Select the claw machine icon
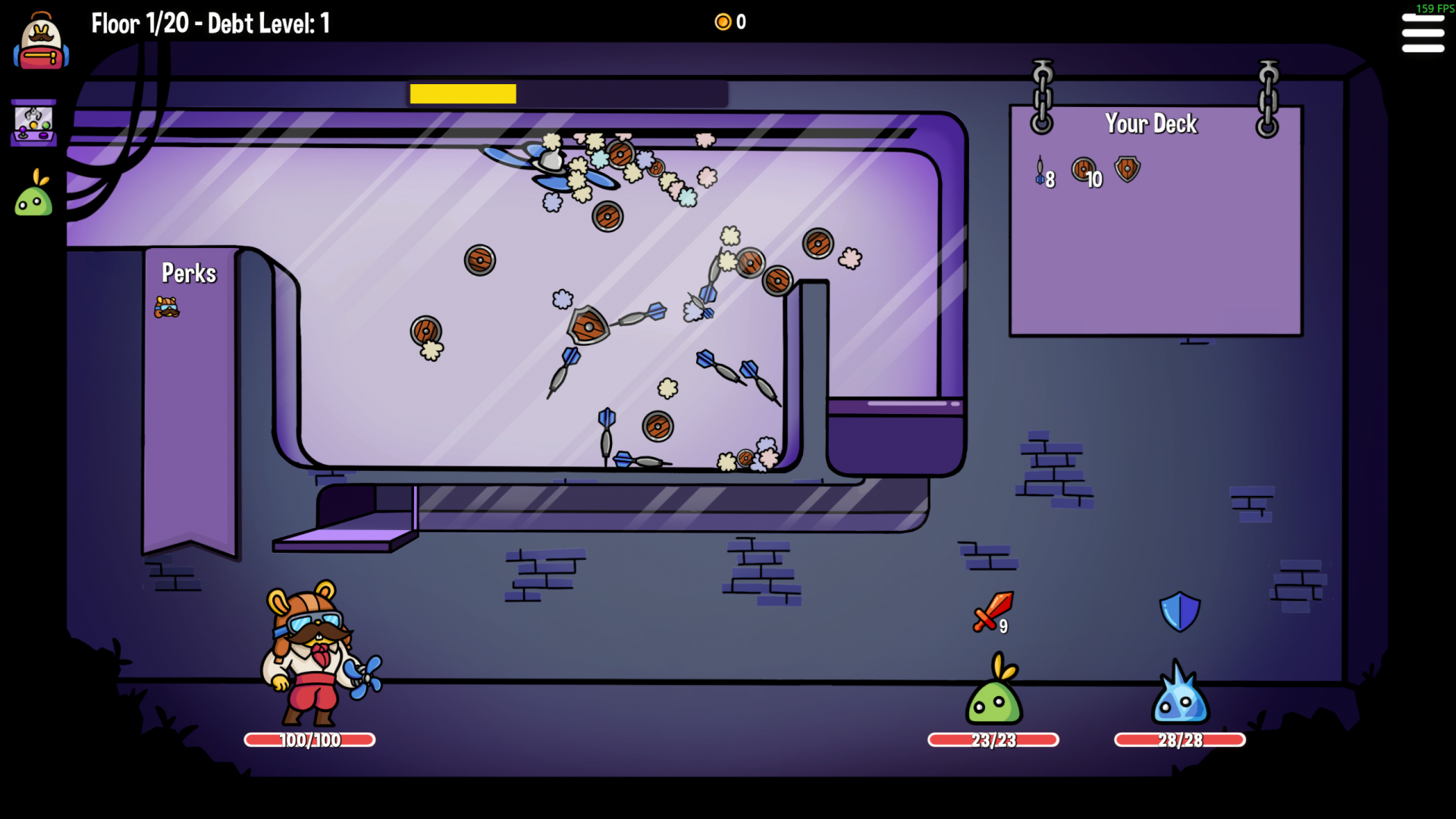The height and width of the screenshot is (819, 1456). click(x=34, y=123)
